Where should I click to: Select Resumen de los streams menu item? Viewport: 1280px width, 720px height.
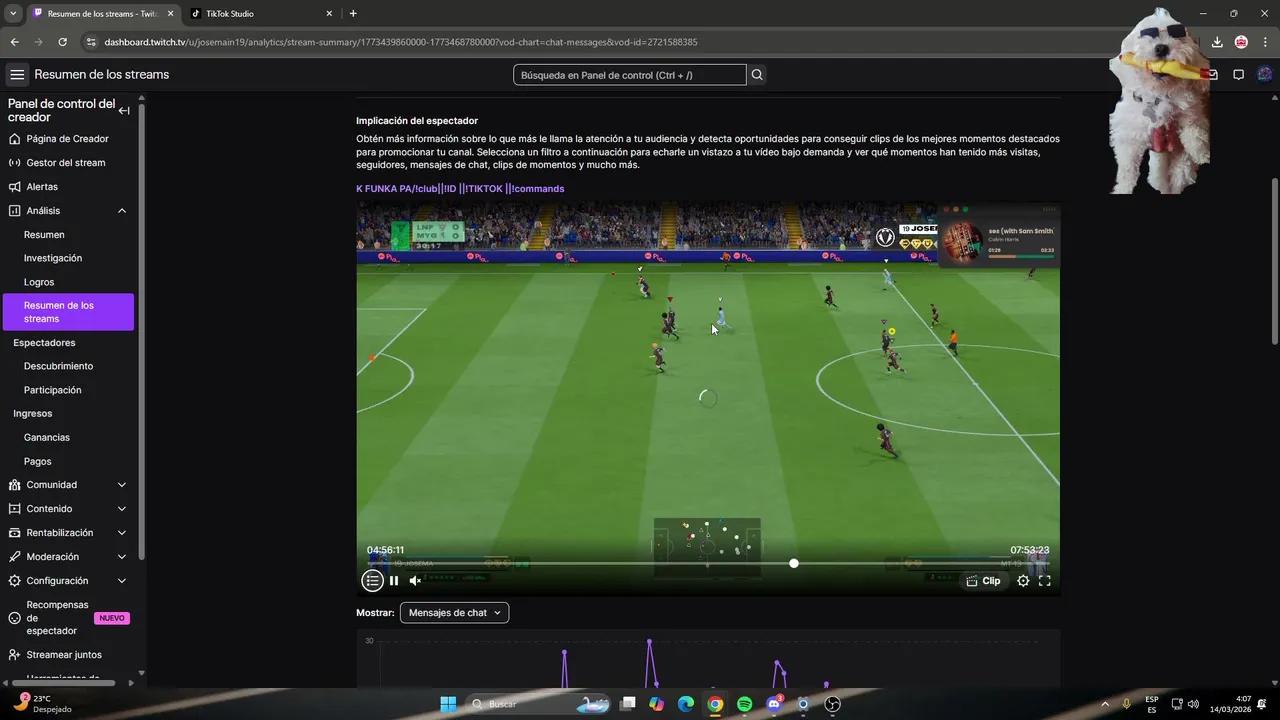tap(68, 311)
